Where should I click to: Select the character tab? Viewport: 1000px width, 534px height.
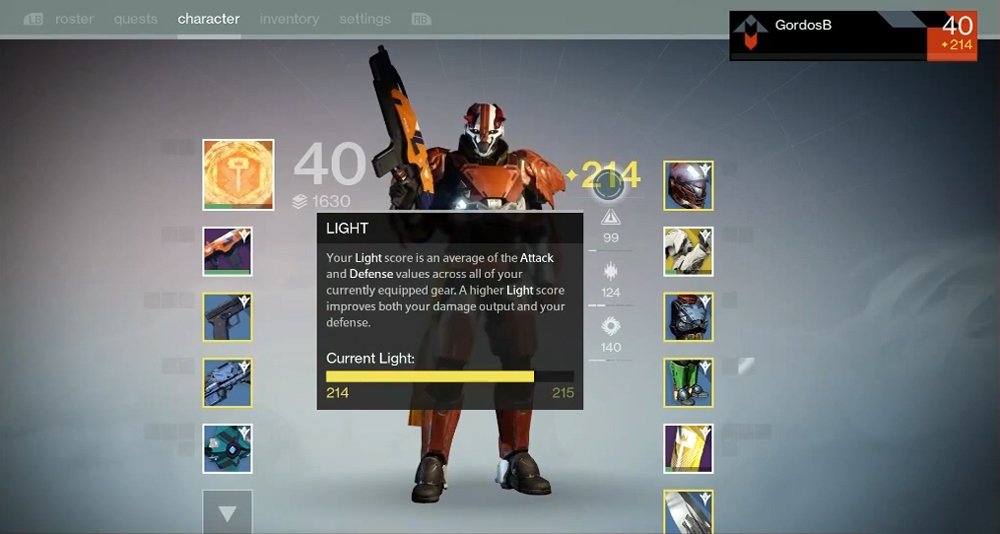pos(208,19)
